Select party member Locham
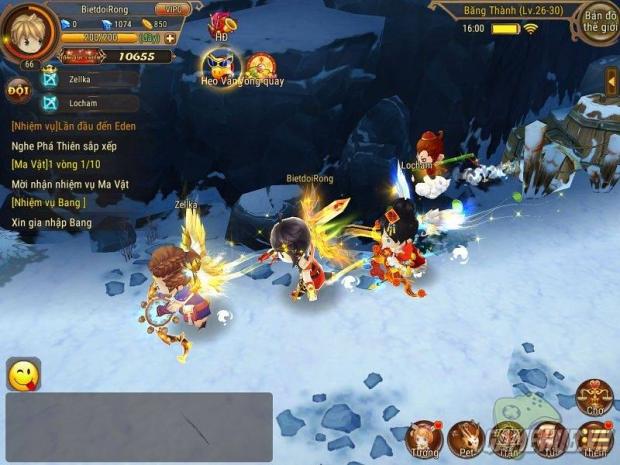620x465 pixels. (x=88, y=102)
